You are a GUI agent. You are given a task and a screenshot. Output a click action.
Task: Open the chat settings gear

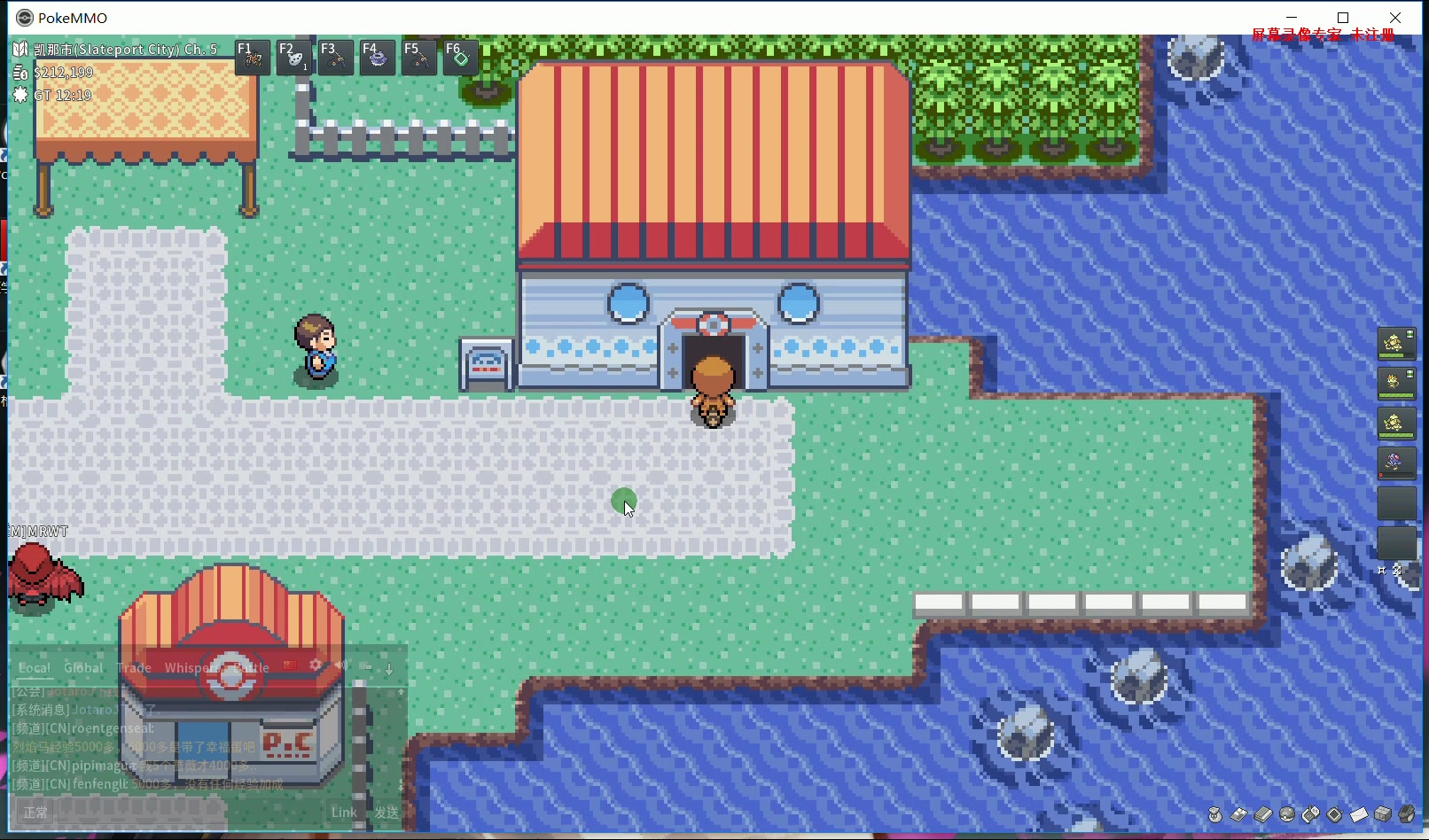point(316,665)
